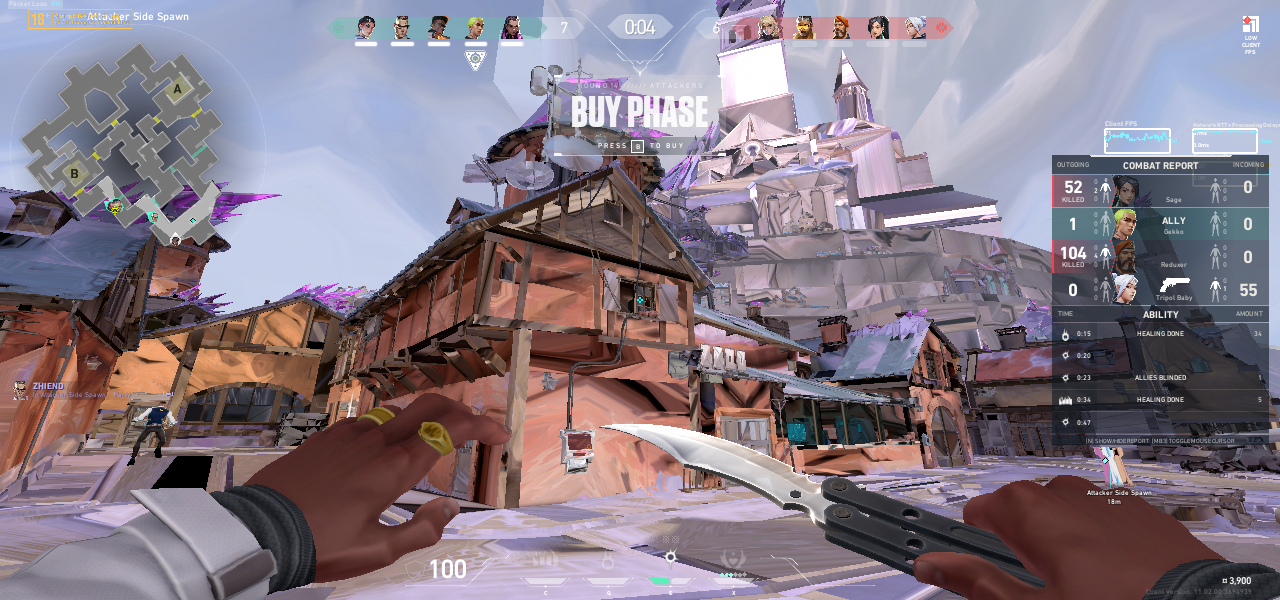The height and width of the screenshot is (600, 1280).
Task: Click the Reduxer row in the combat report
Action: click(x=1160, y=256)
